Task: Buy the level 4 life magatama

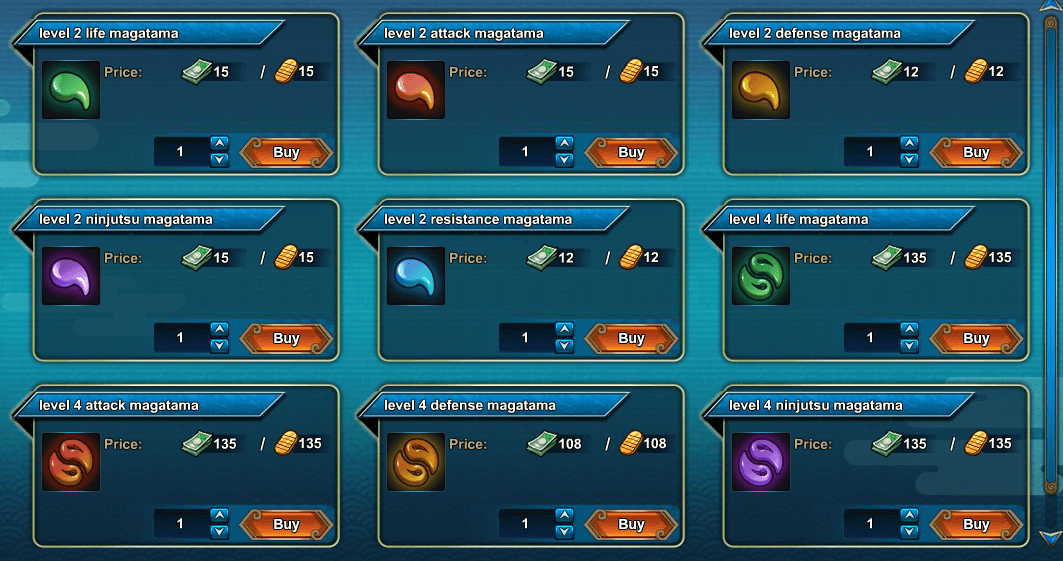Action: click(976, 339)
